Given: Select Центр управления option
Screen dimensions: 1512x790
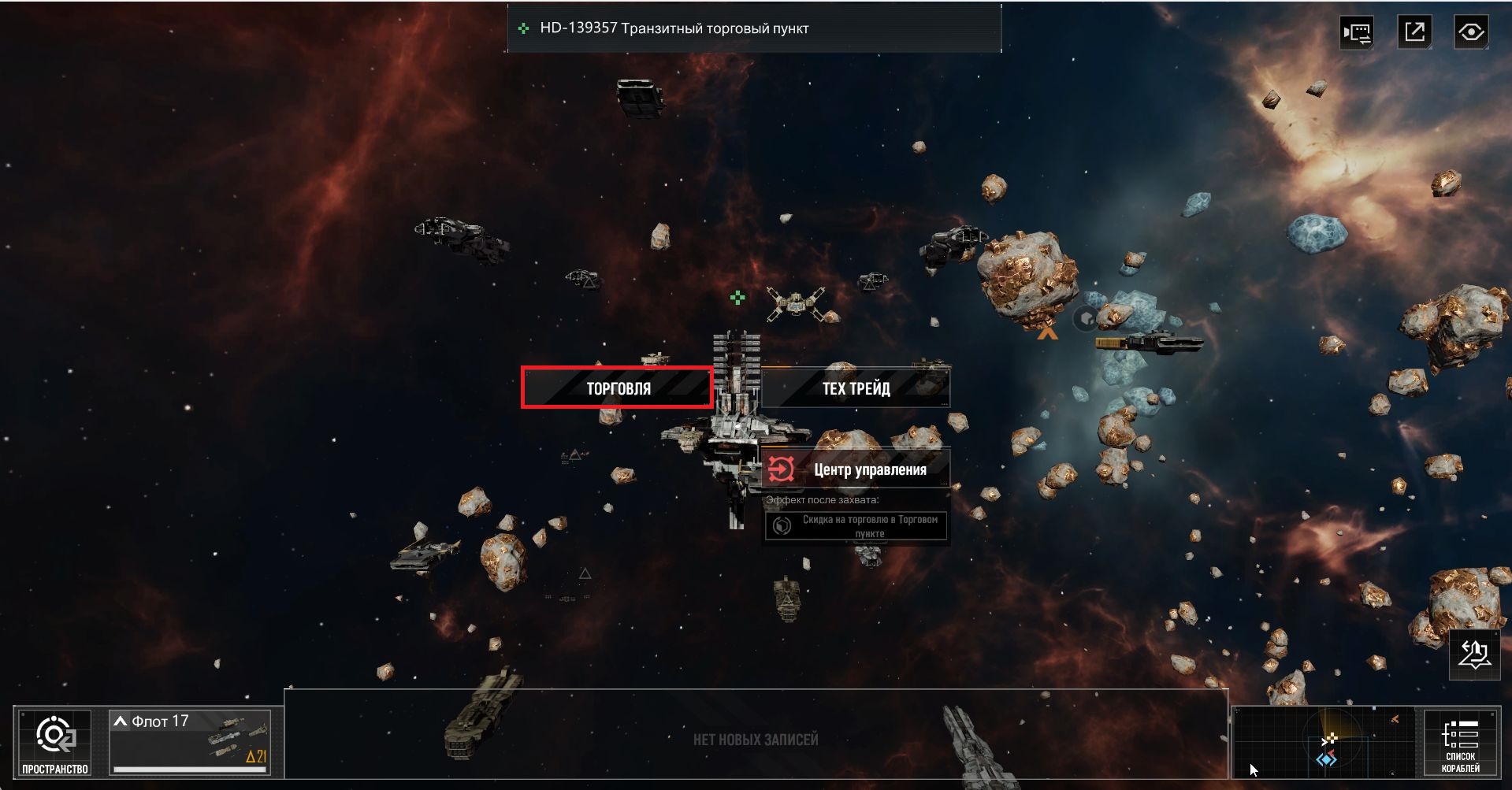Looking at the screenshot, I should (x=856, y=469).
